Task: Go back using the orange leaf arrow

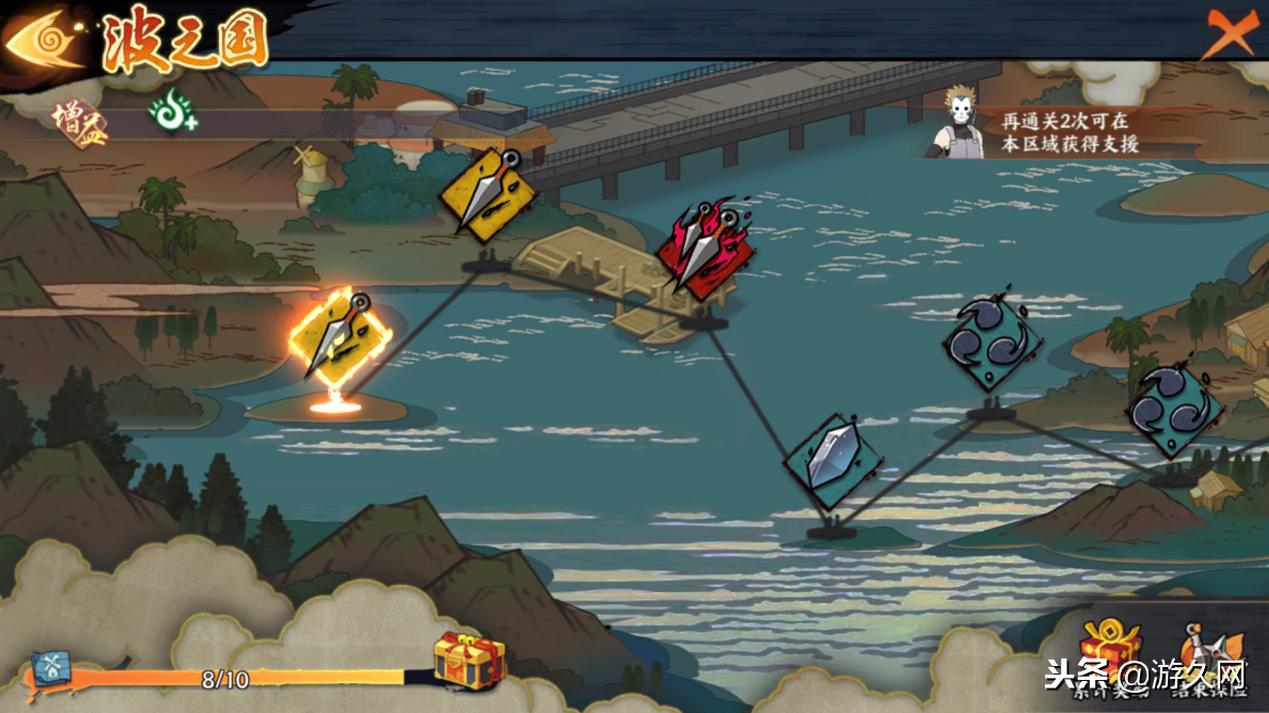Action: click(x=44, y=40)
